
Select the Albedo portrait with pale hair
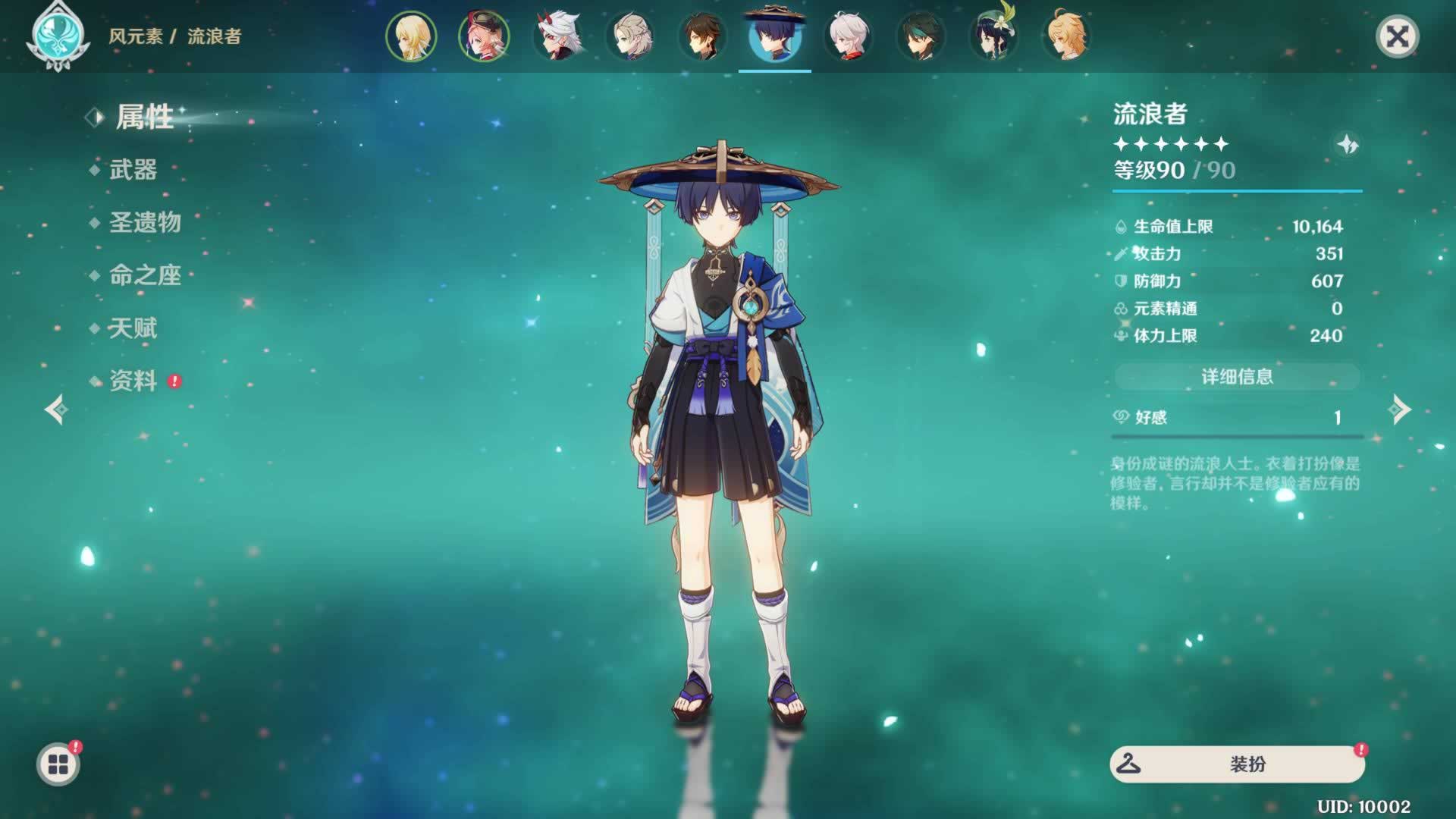tap(630, 36)
